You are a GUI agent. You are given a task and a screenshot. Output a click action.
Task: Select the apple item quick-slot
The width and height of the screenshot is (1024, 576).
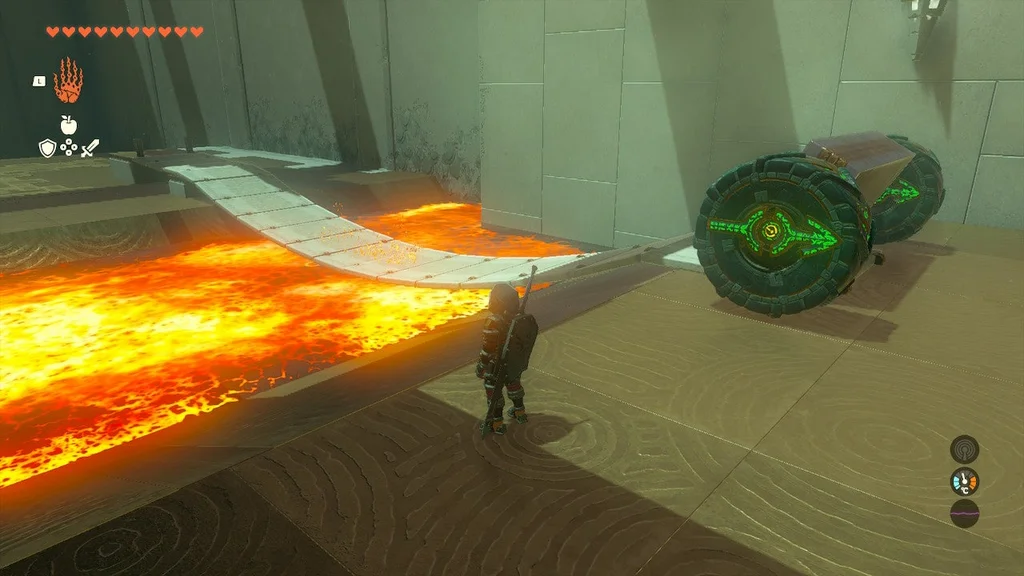pos(68,124)
